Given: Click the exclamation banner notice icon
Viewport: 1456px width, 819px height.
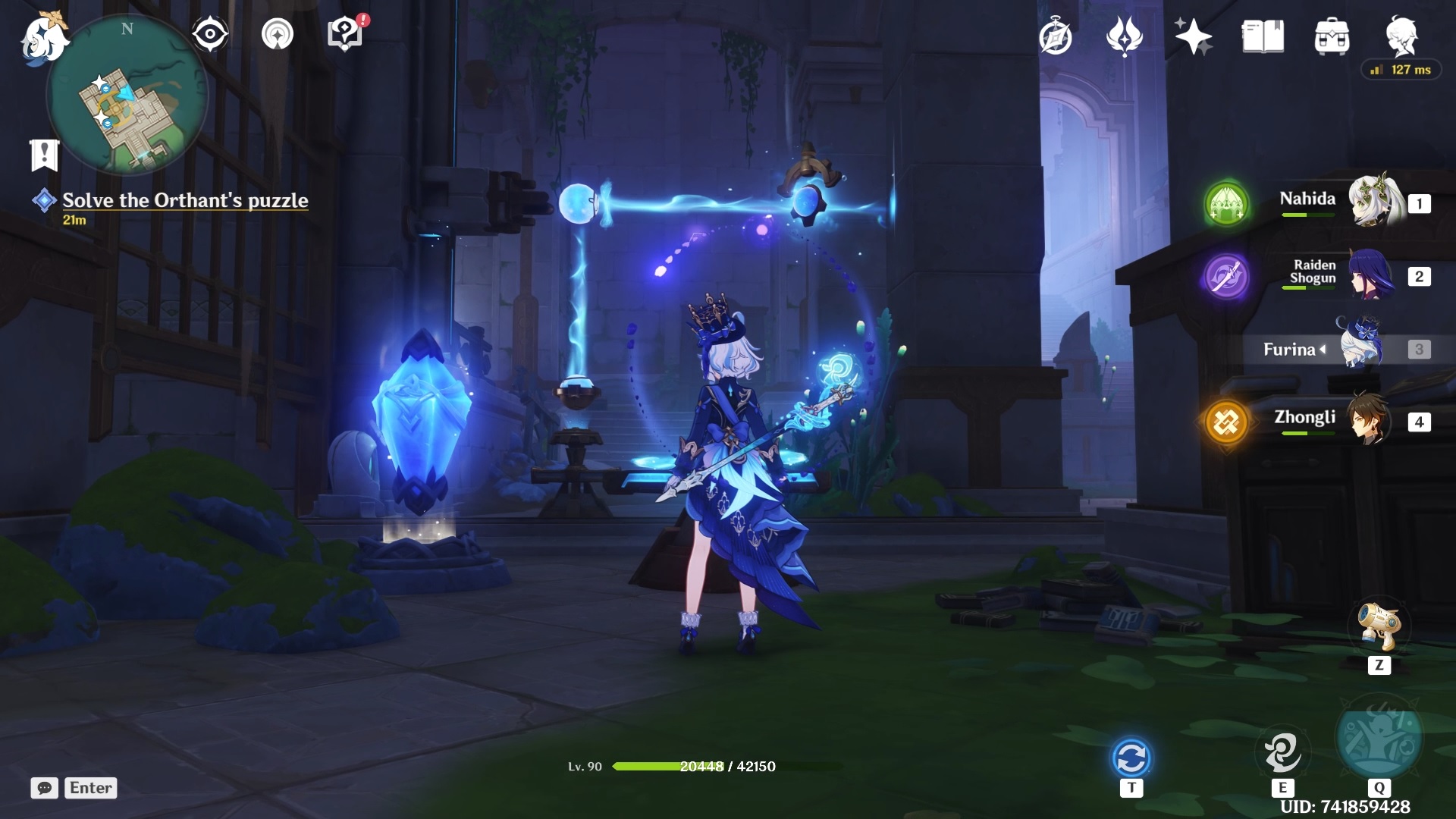Looking at the screenshot, I should point(44,155).
